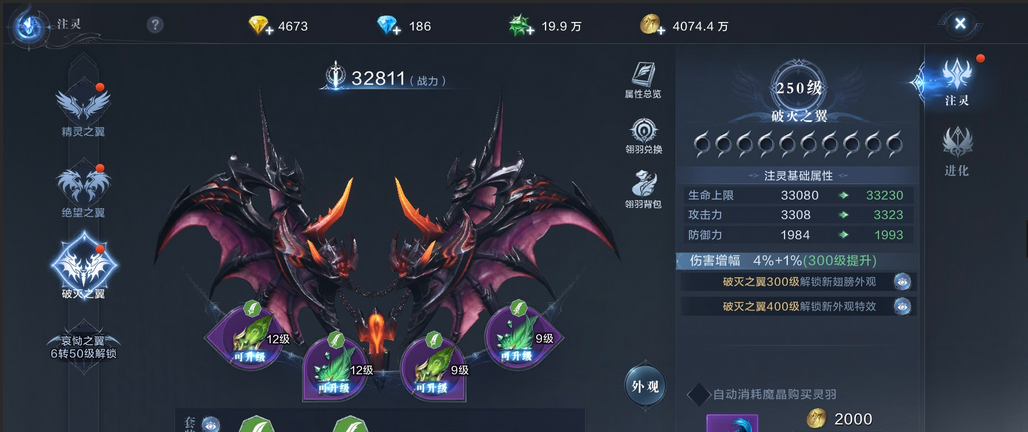
Task: Open 属性总览 attribute overview
Action: tap(643, 79)
